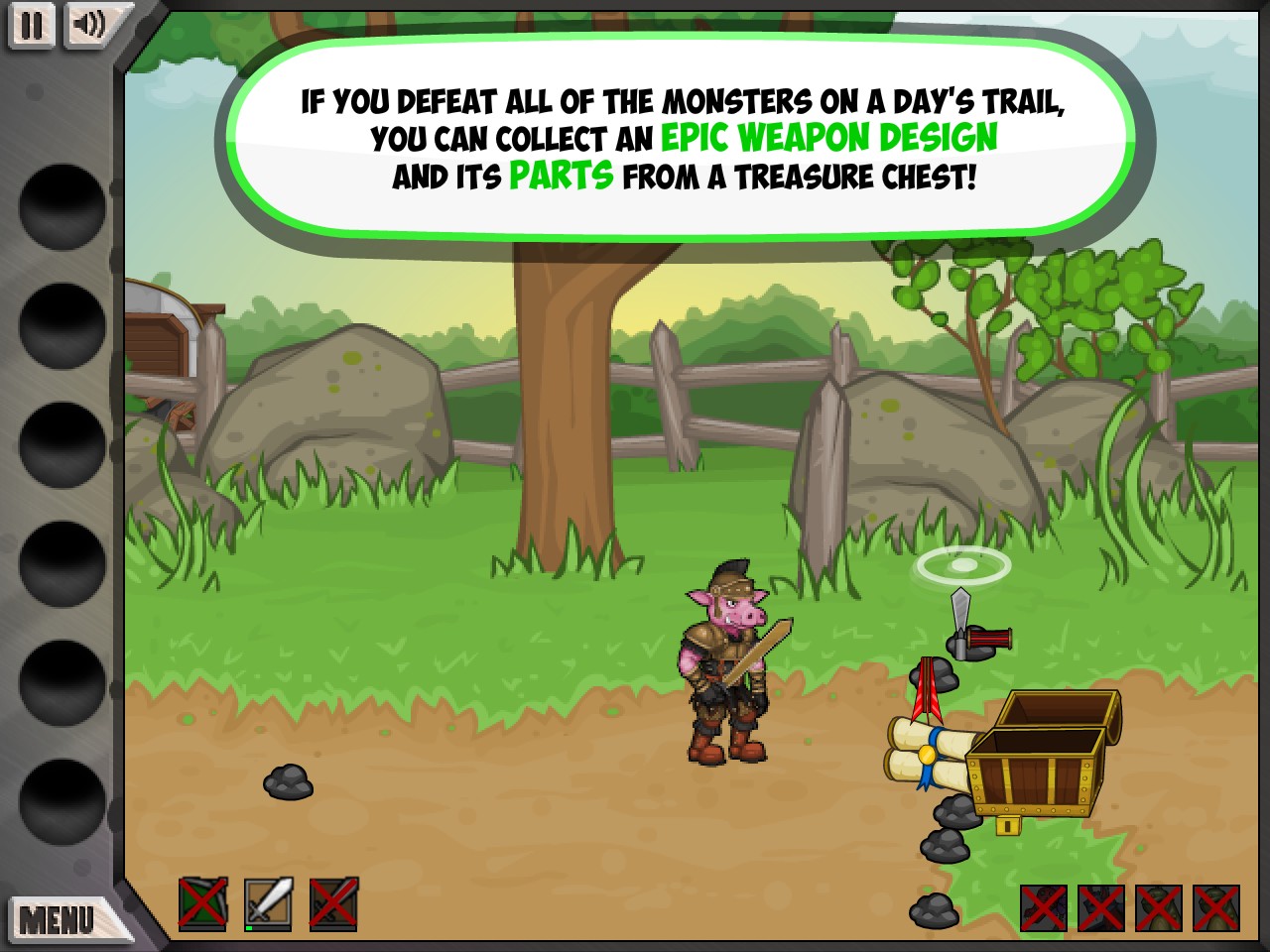Select the crossed-out green bow slot
1270x952 pixels.
(203, 903)
